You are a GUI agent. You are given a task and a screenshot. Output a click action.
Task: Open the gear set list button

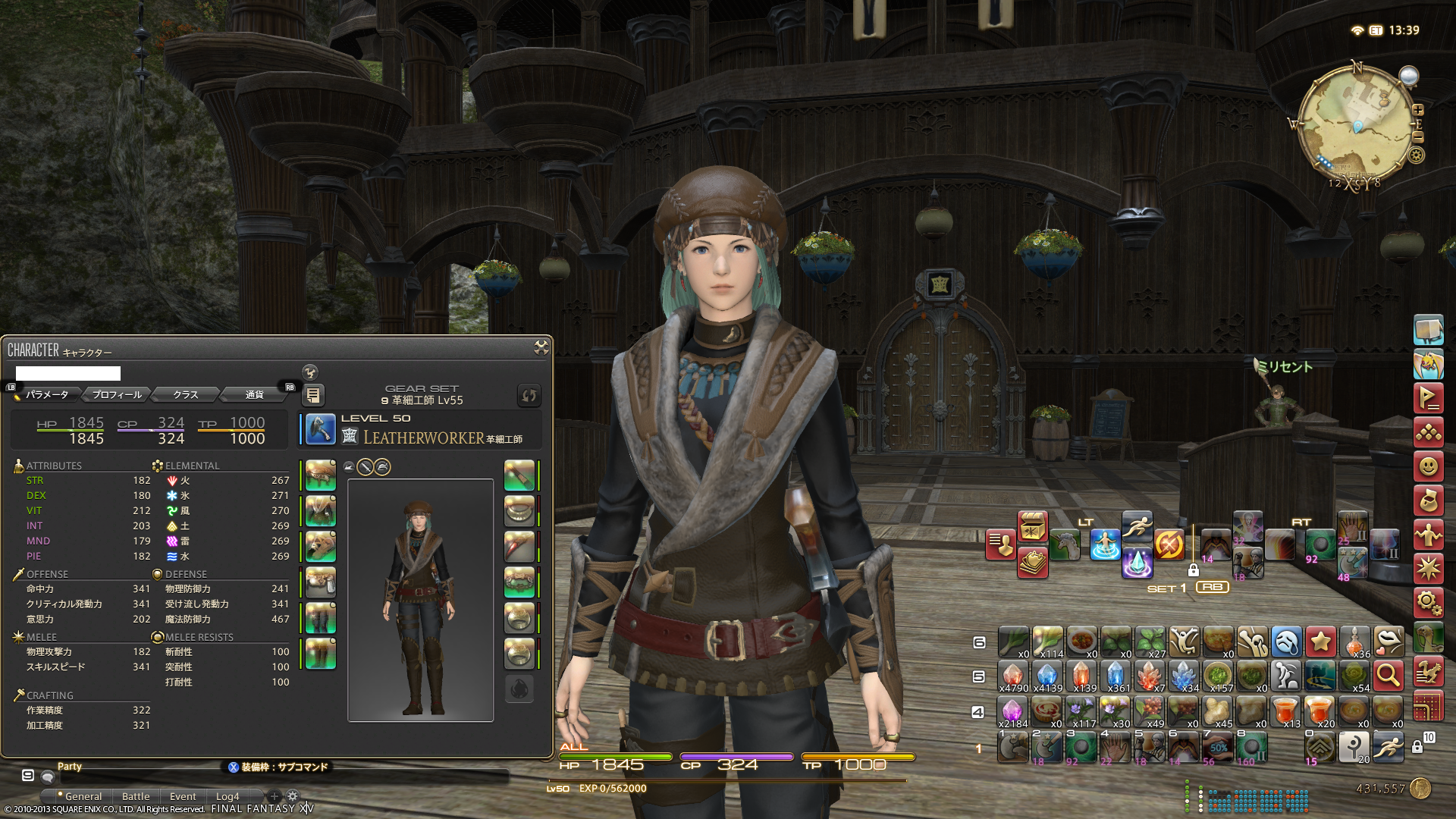point(313,395)
